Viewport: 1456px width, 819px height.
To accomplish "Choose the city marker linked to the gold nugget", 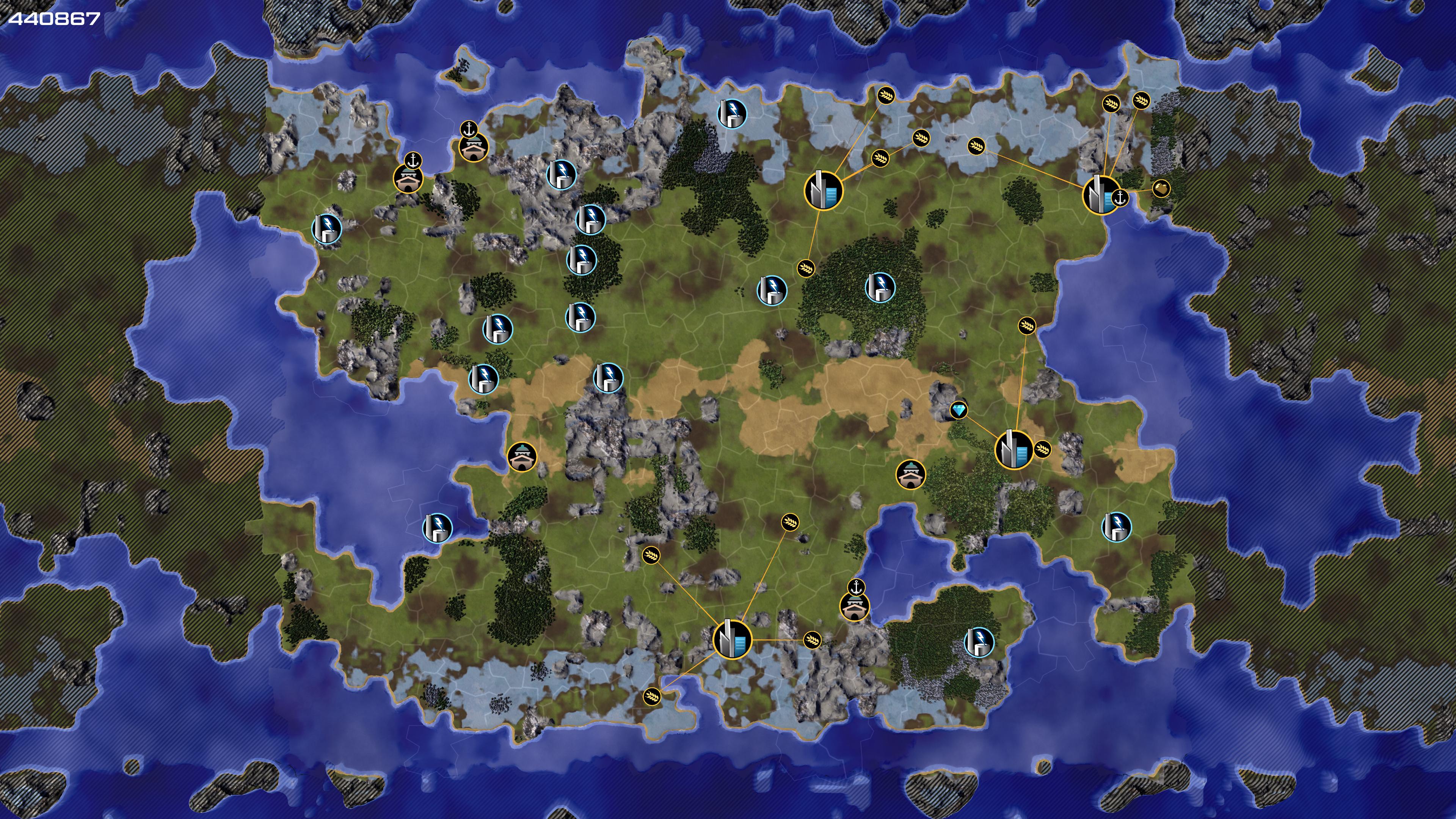I will (x=1100, y=195).
